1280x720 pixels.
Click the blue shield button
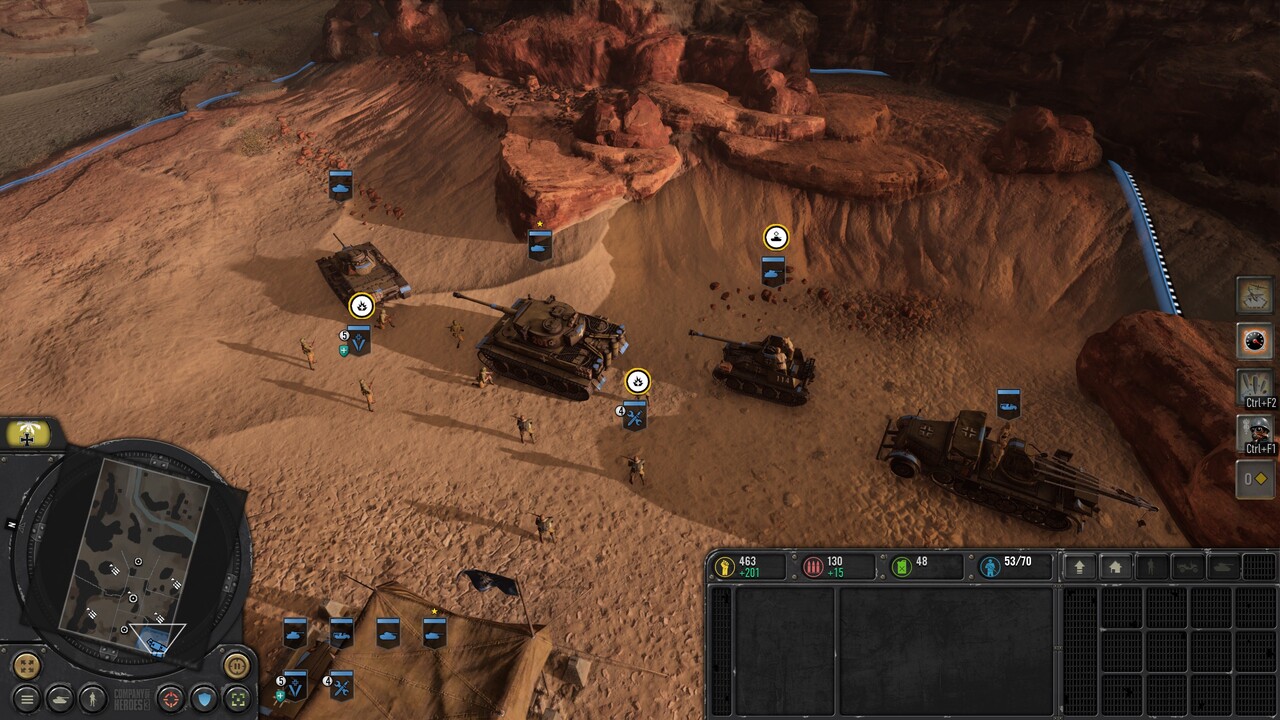[x=204, y=698]
